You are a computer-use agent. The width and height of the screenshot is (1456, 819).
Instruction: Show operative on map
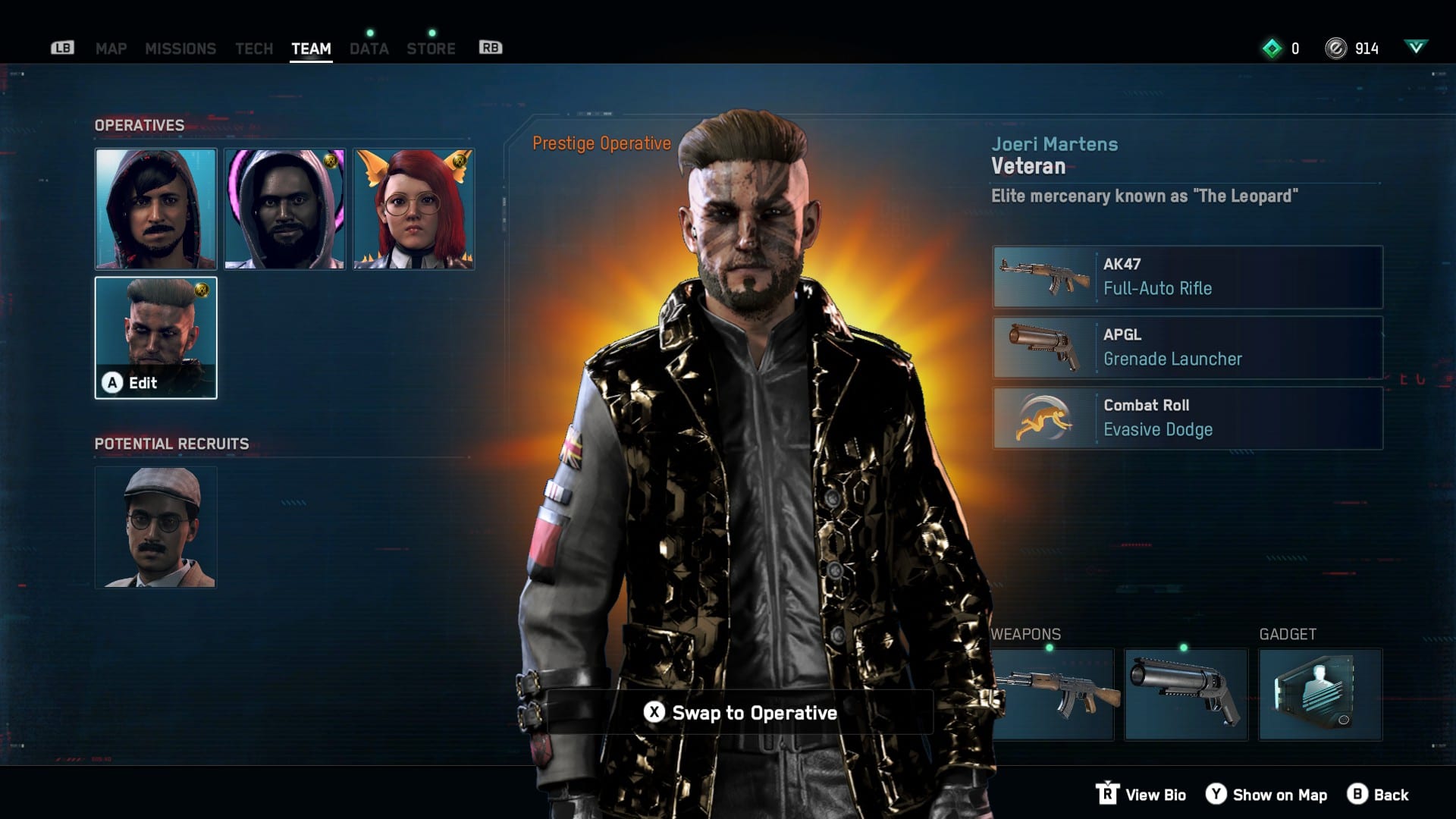coord(1266,795)
